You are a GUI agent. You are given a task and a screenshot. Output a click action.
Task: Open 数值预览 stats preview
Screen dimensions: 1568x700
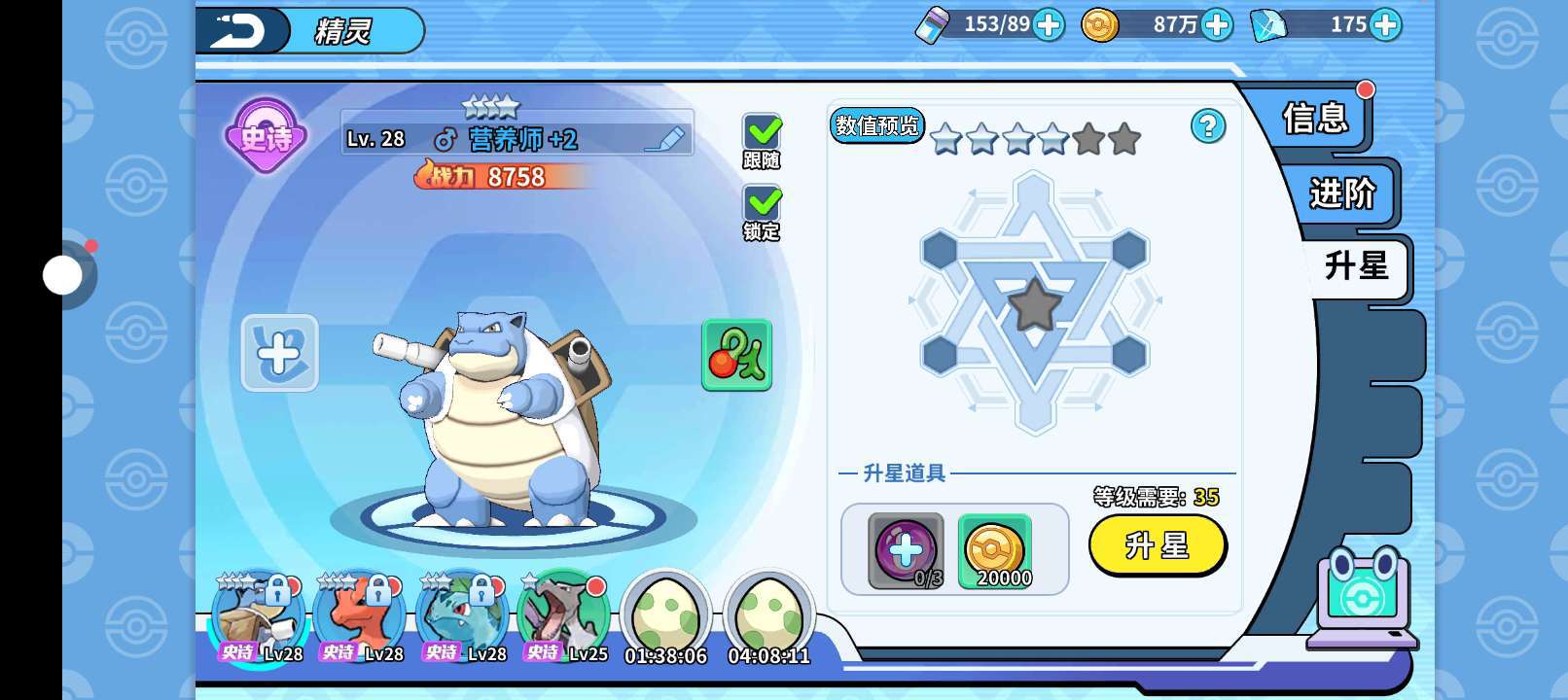[x=876, y=126]
